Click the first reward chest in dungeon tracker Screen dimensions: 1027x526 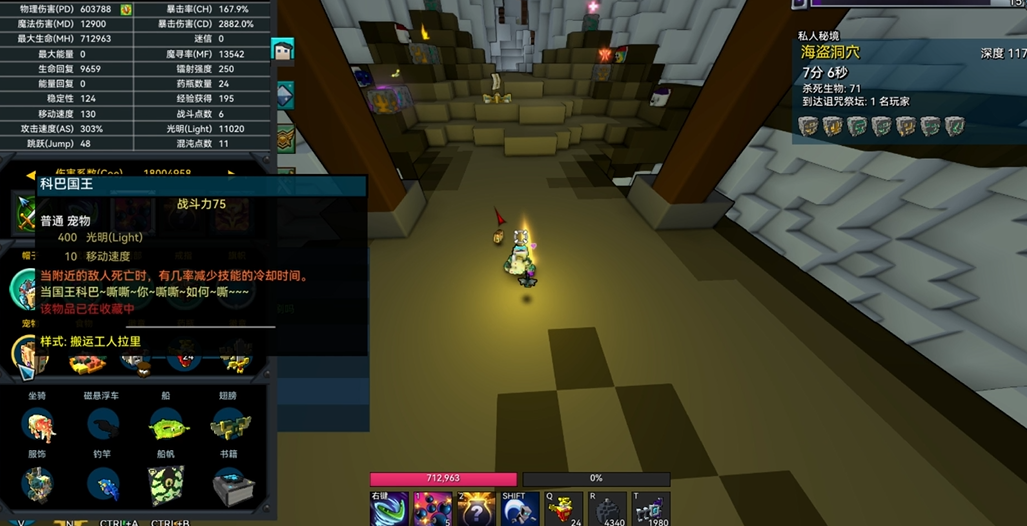(808, 126)
